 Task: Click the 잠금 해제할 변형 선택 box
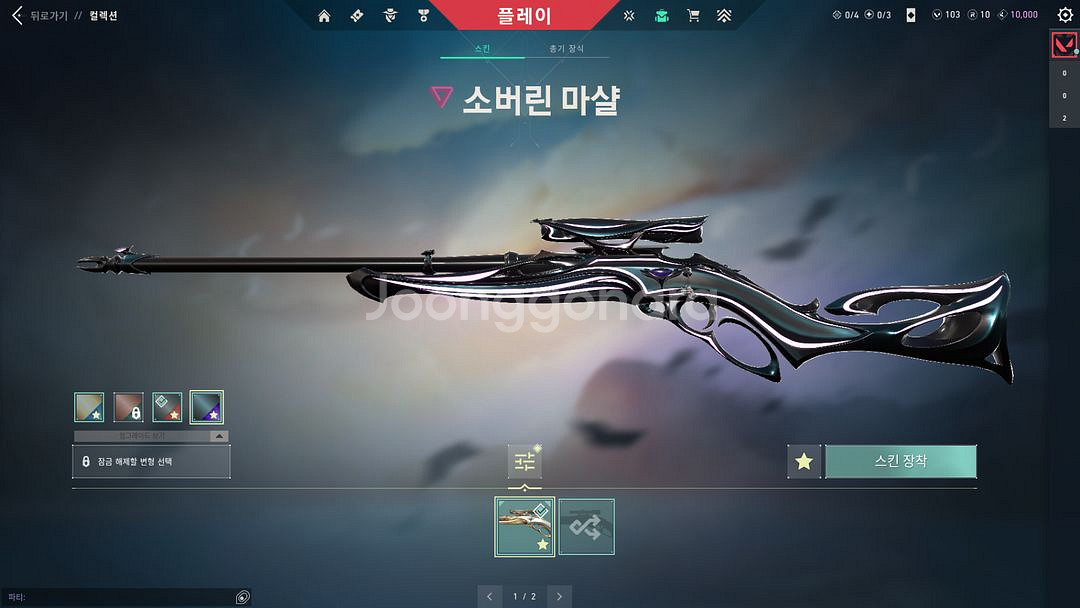pos(151,461)
